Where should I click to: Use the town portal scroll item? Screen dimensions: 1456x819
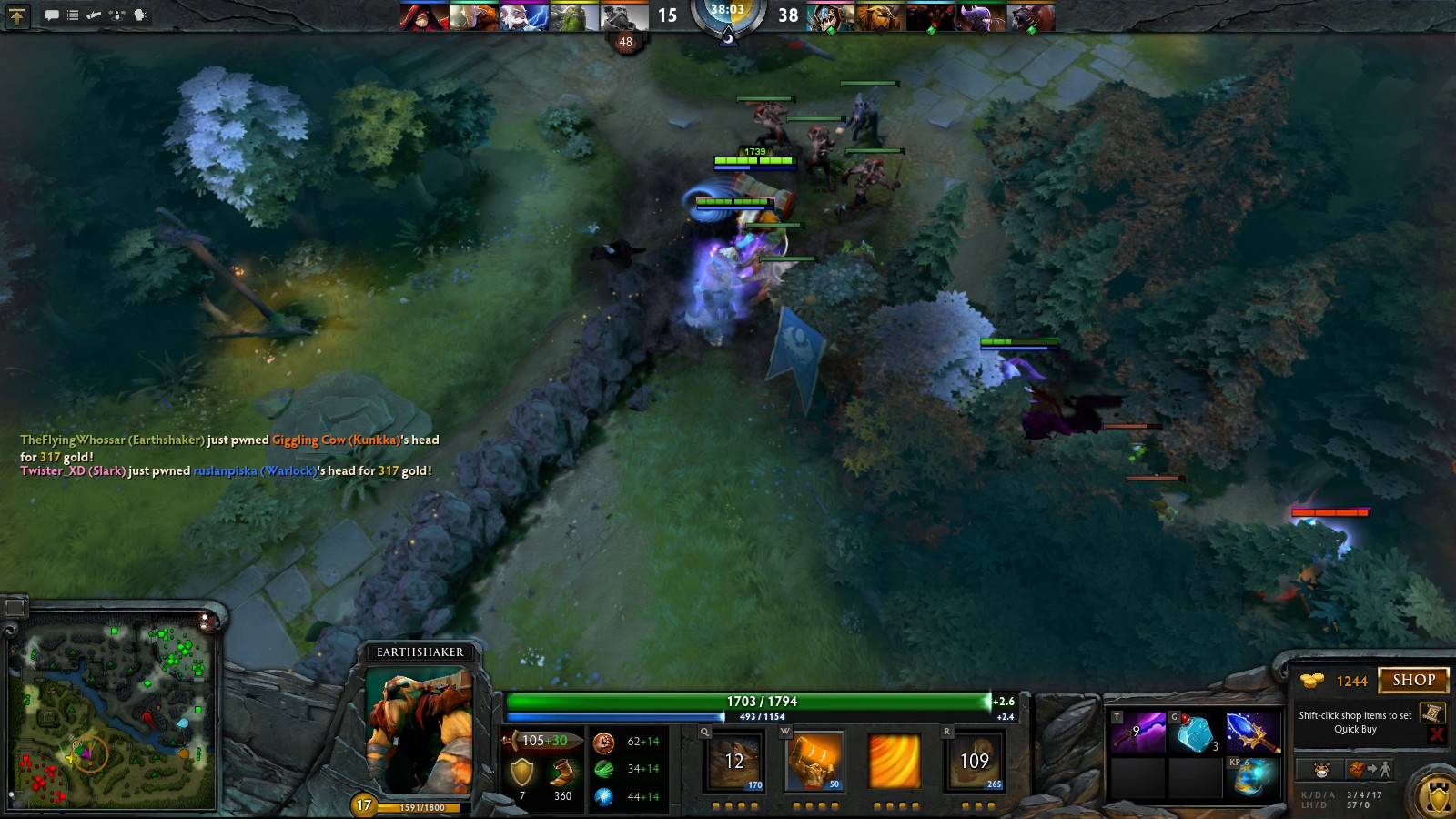[1252, 776]
